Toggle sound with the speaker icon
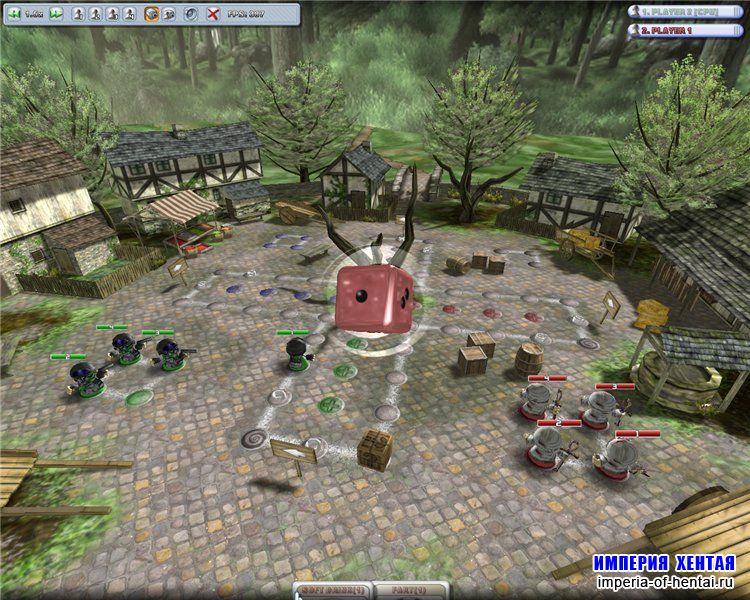The width and height of the screenshot is (750, 600). tap(191, 14)
